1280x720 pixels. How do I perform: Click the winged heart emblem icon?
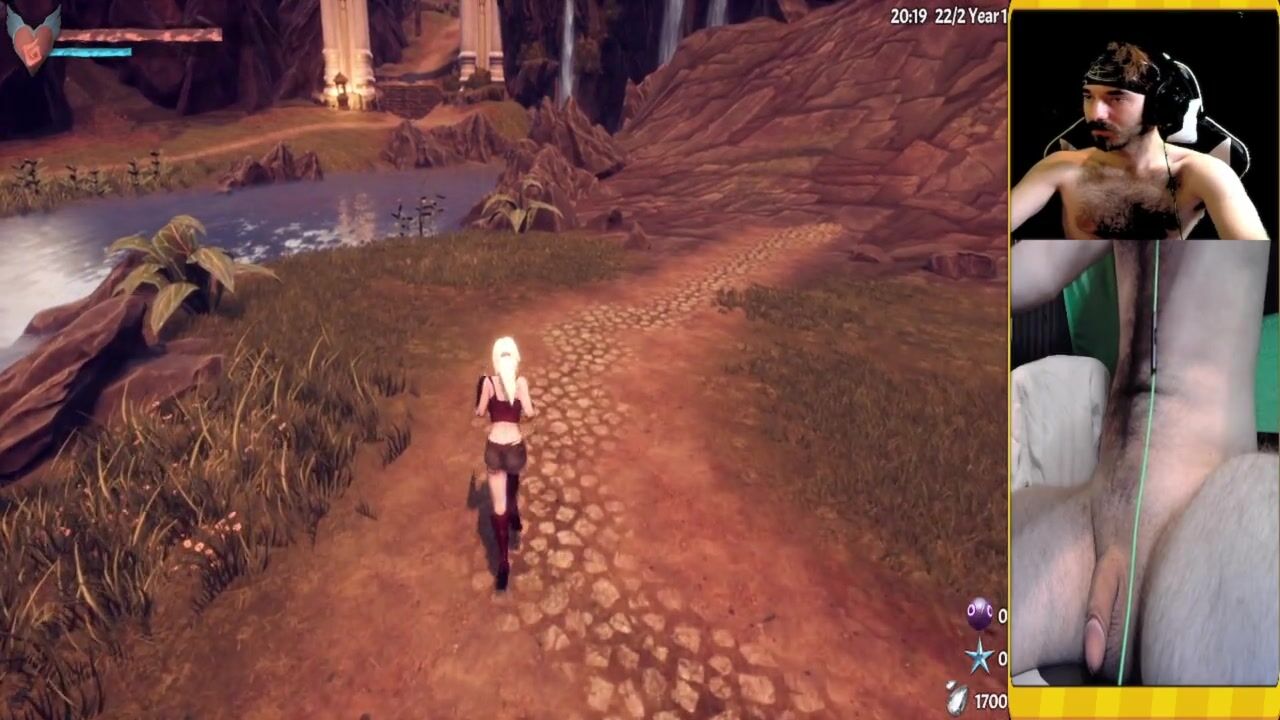point(32,38)
